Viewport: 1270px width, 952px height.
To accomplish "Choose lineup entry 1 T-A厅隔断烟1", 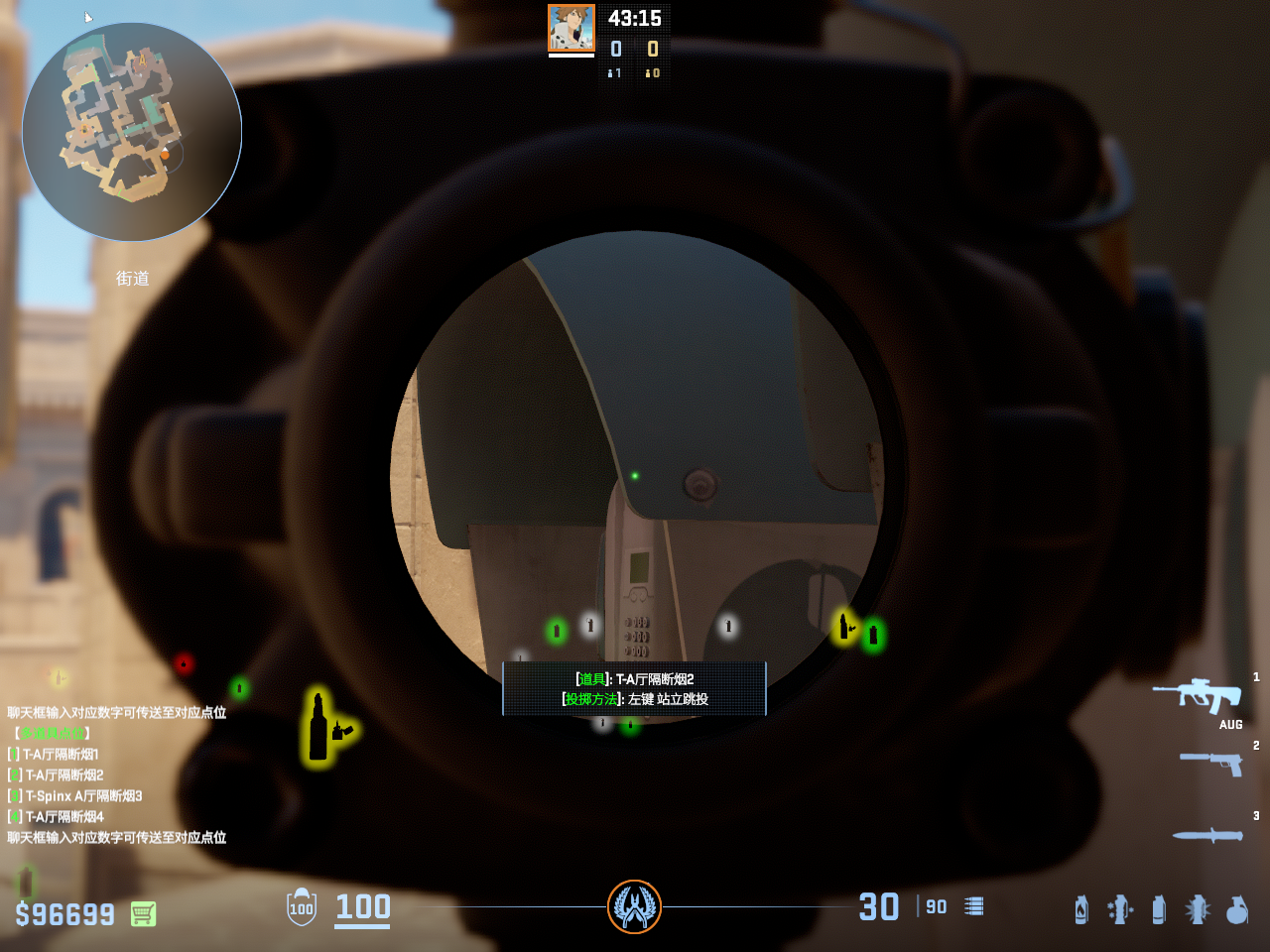I will tap(60, 755).
